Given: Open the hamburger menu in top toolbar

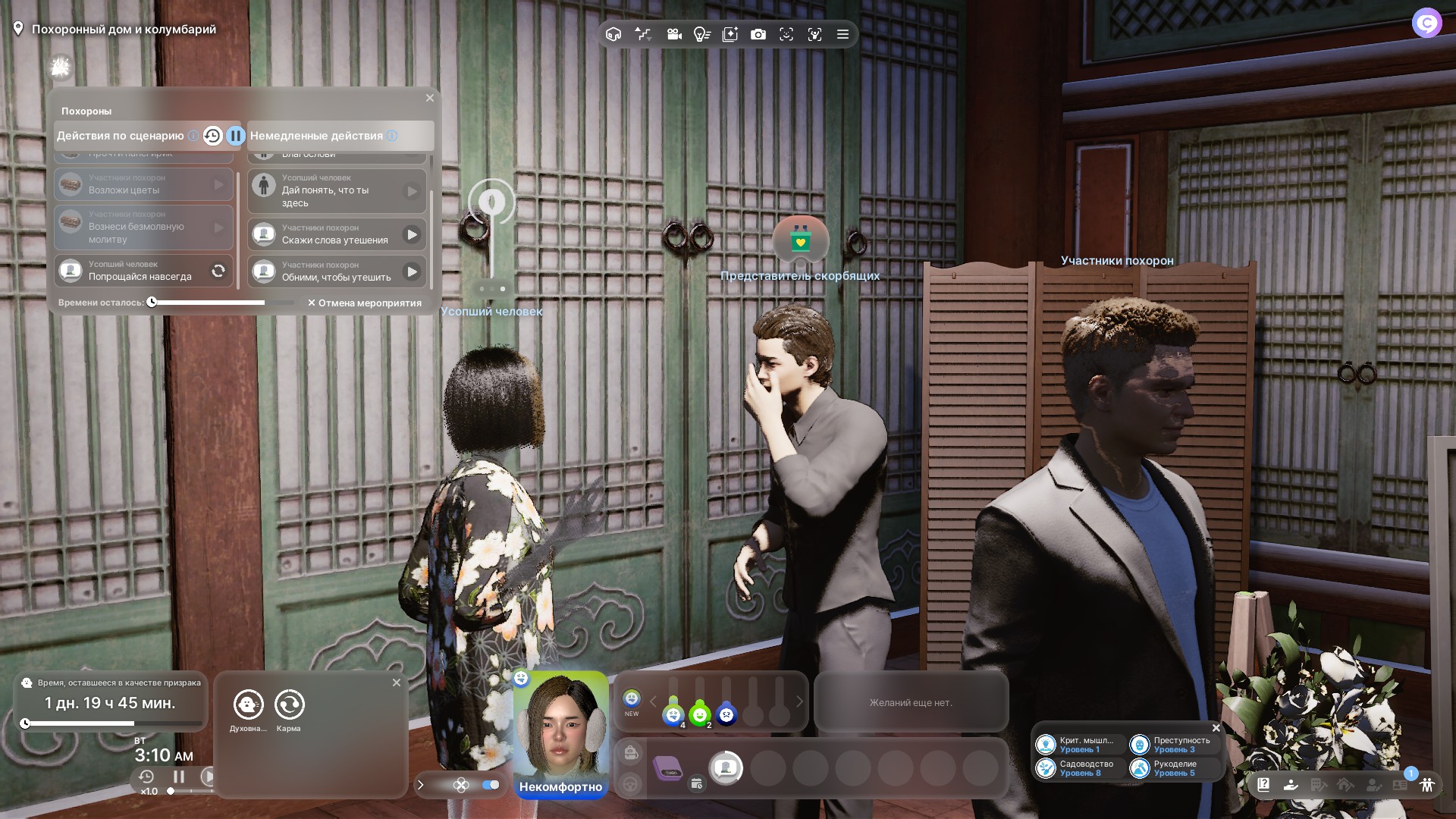Looking at the screenshot, I should [843, 34].
